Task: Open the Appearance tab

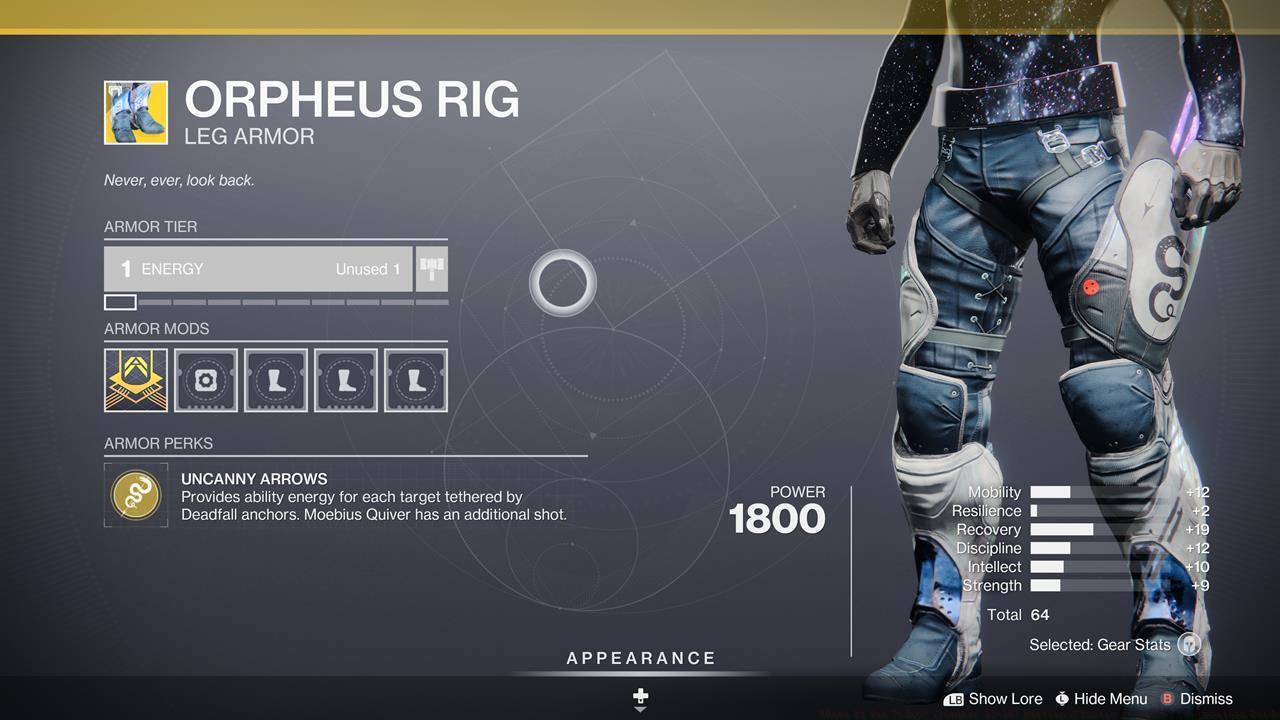Action: [x=639, y=658]
